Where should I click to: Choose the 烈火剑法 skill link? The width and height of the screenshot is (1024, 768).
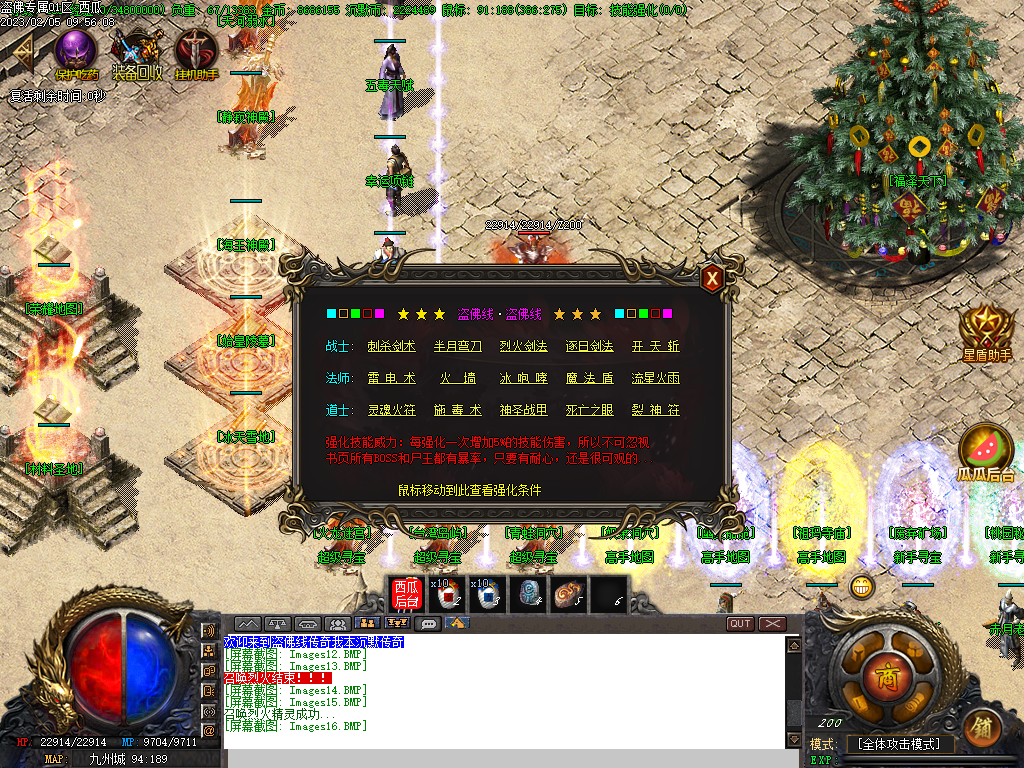click(x=524, y=346)
